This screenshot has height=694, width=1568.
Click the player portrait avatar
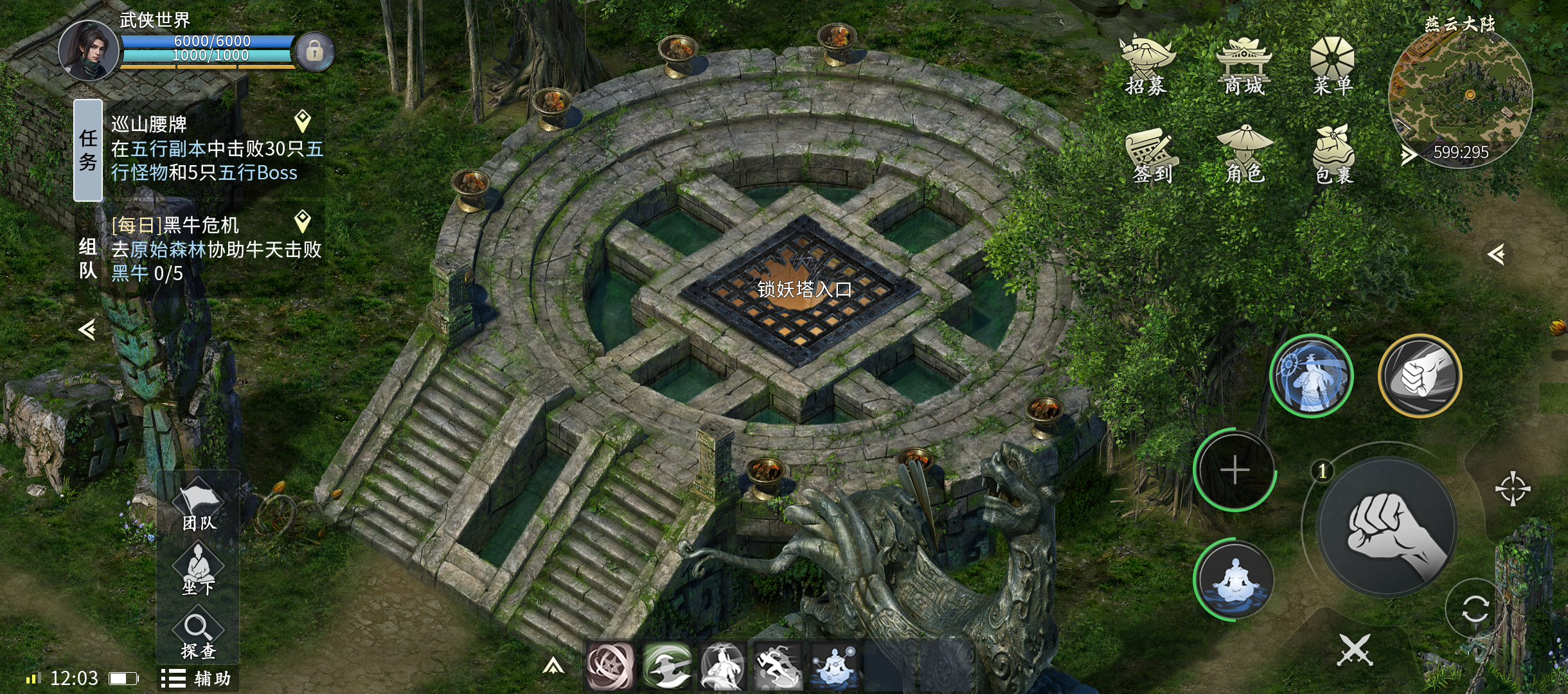point(89,51)
